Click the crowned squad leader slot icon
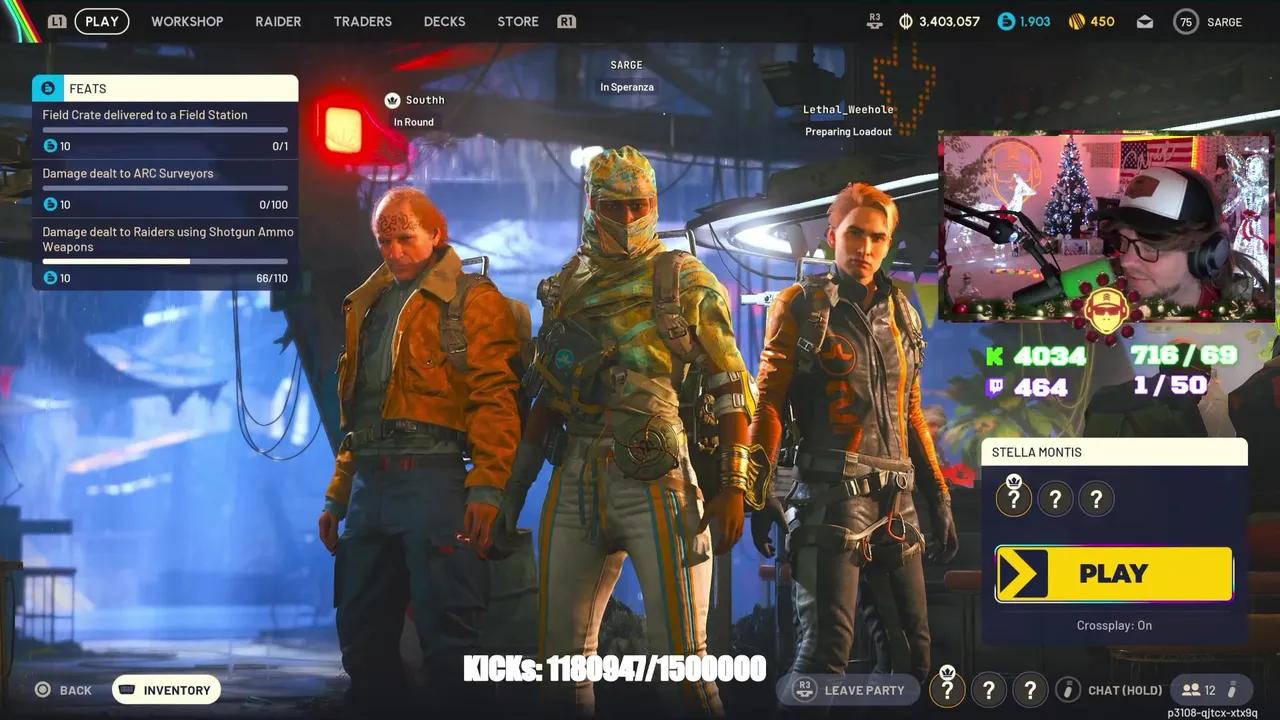 click(x=1013, y=498)
